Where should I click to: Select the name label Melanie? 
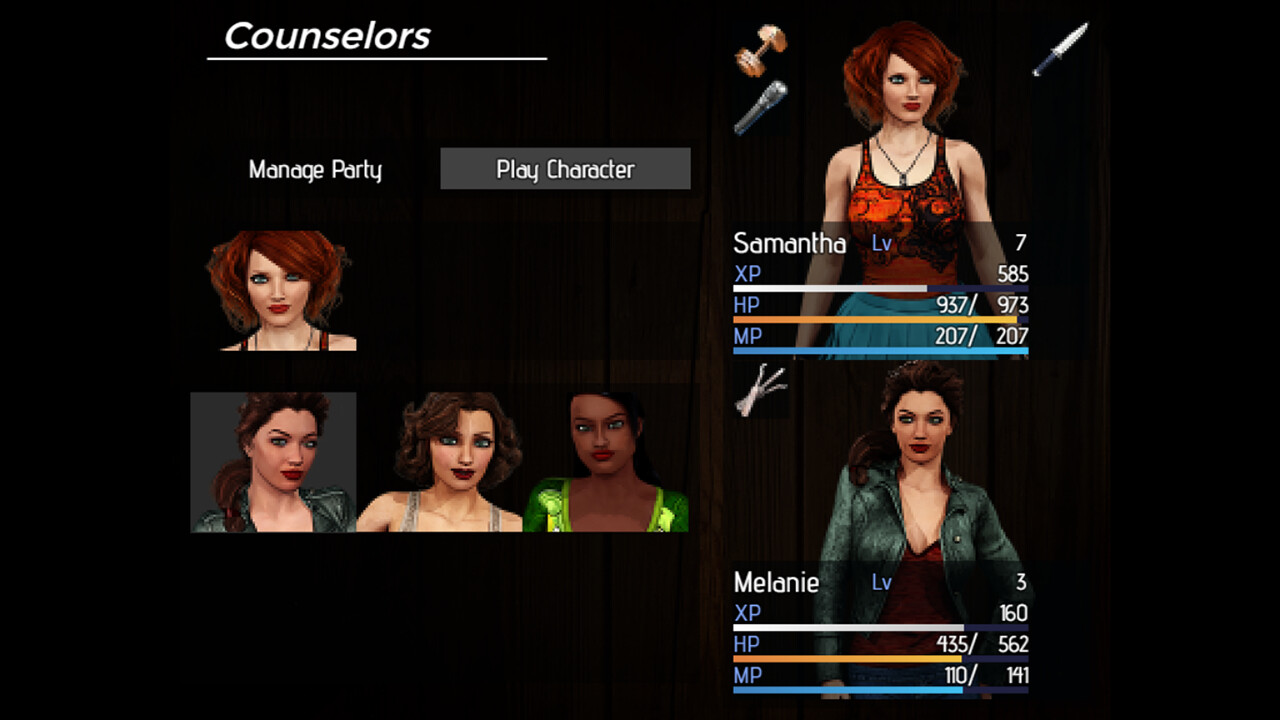coord(776,583)
